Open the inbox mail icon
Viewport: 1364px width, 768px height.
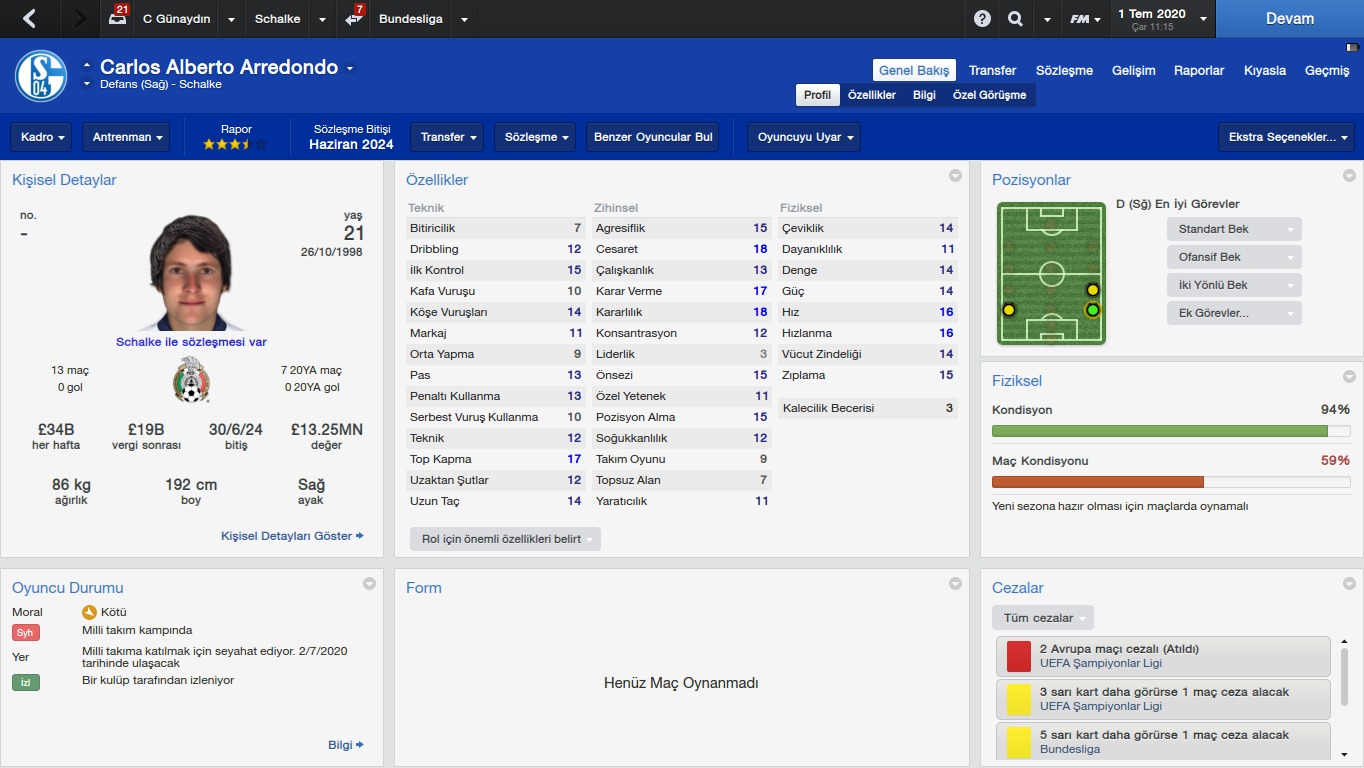(x=119, y=19)
